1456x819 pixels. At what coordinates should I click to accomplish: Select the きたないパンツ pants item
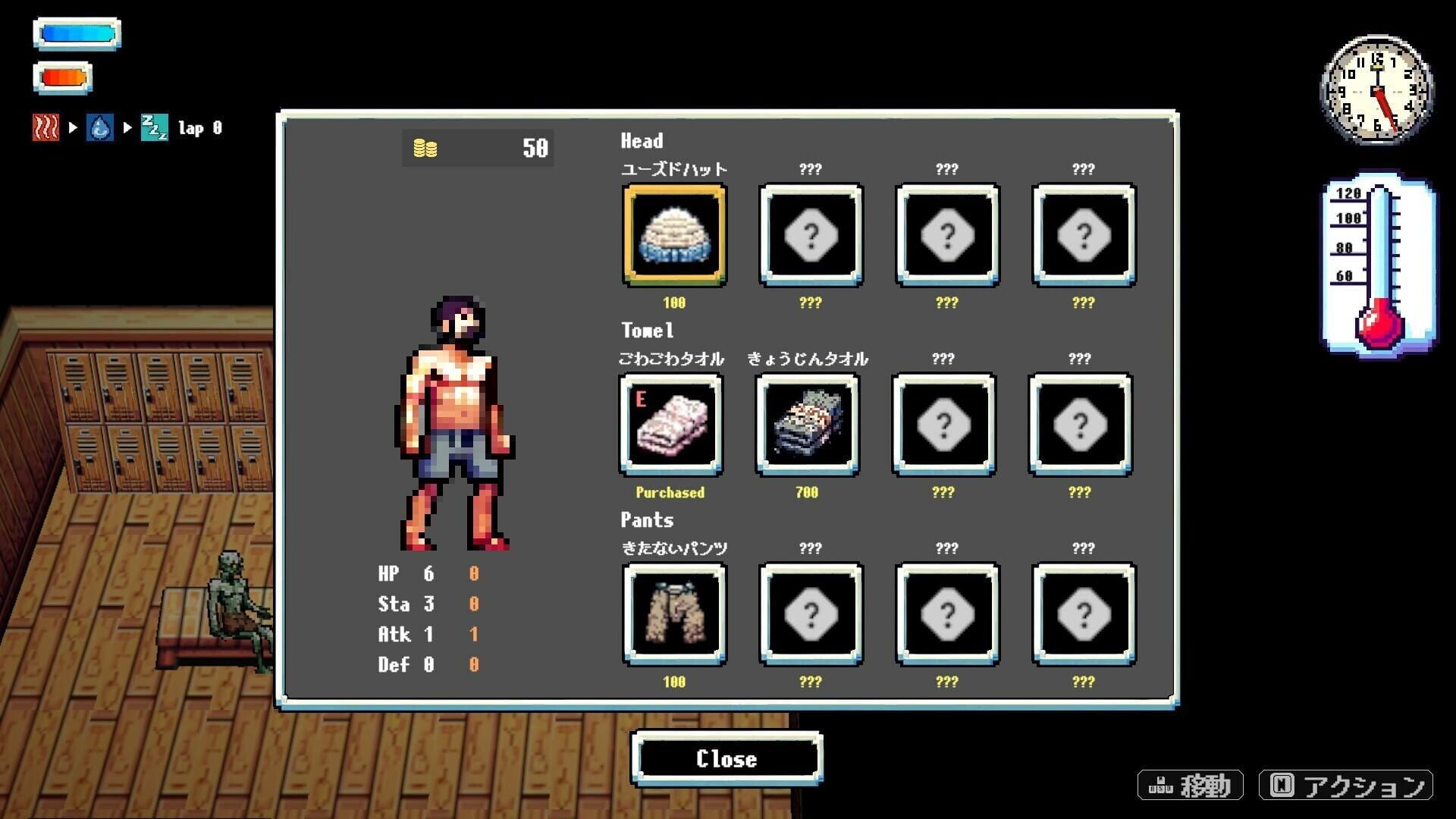[673, 614]
